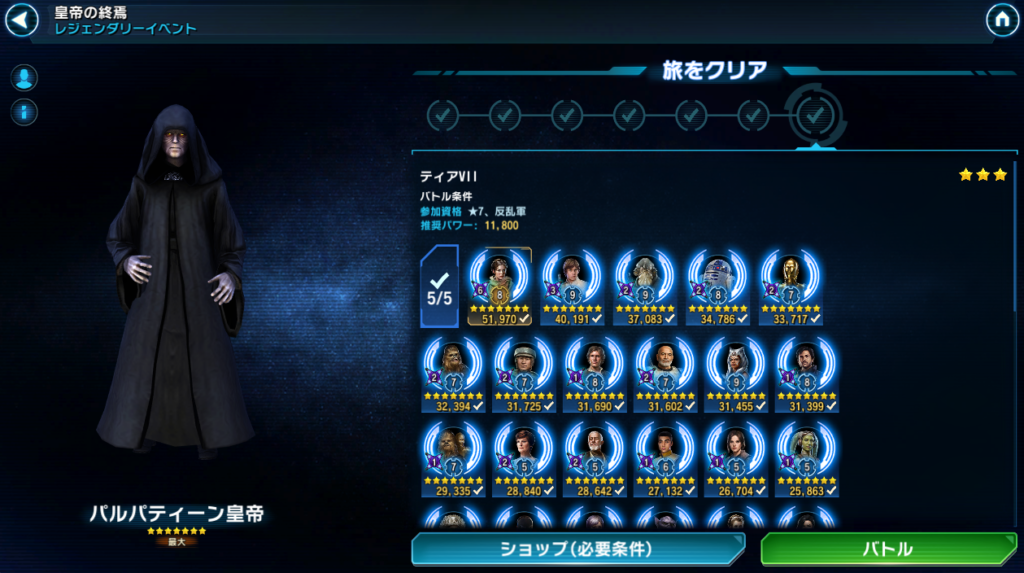The height and width of the screenshot is (573, 1024).
Task: Select the unit with 31,399 power
Action: pyautogui.click(x=807, y=372)
